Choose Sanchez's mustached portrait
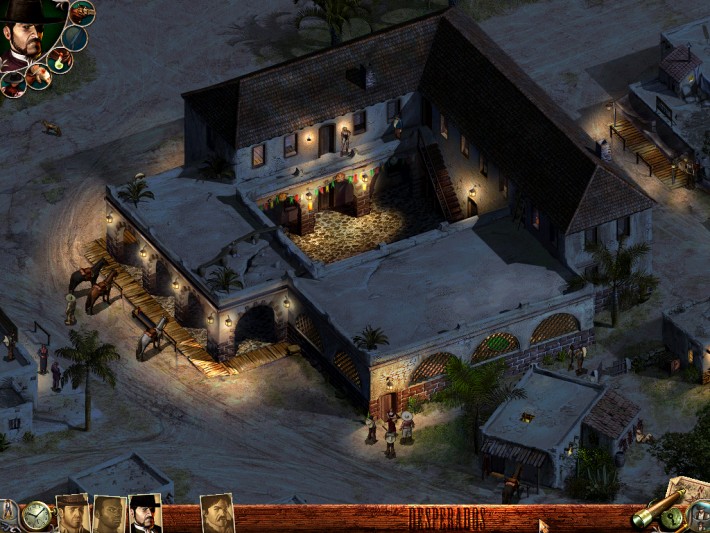 [217, 514]
